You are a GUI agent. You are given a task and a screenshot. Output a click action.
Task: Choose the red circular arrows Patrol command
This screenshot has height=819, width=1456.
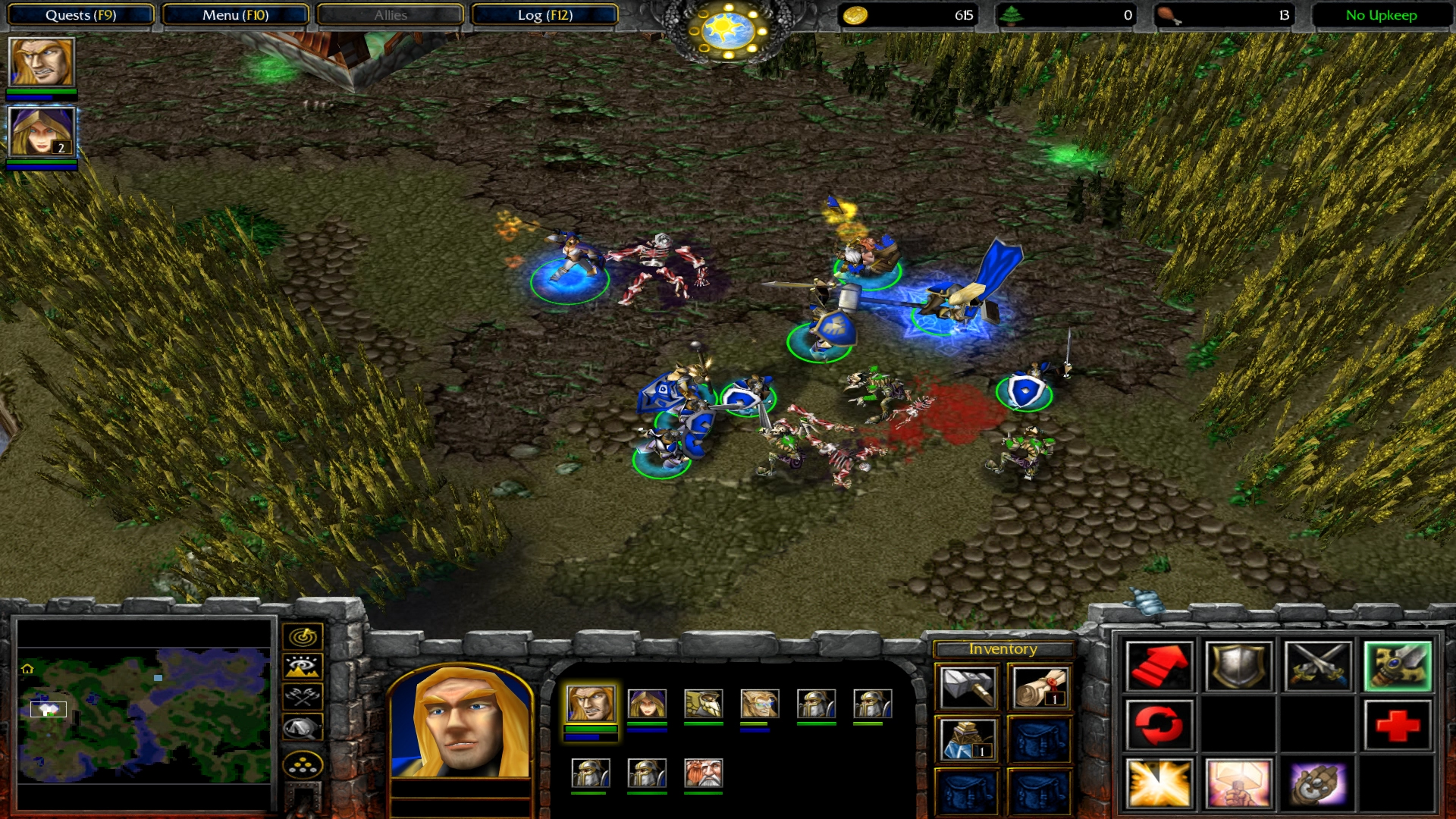(1159, 725)
